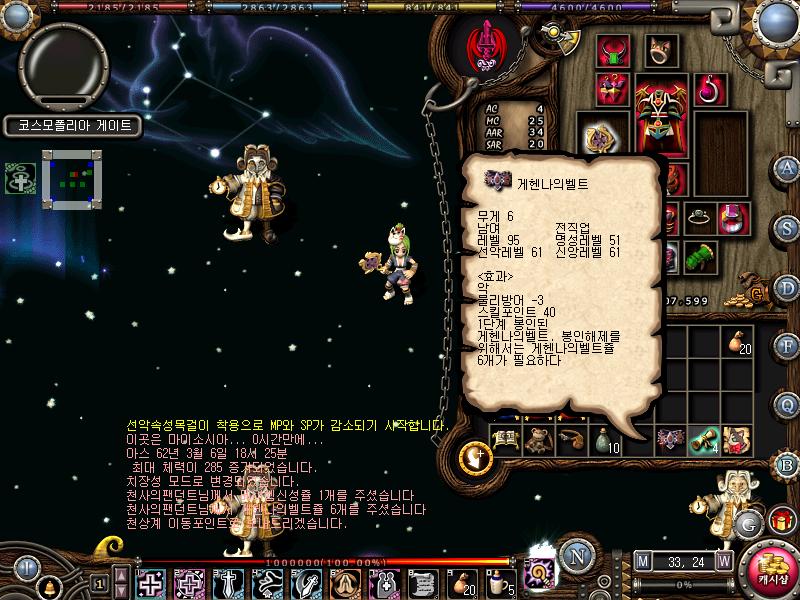Click the round Q side button
The image size is (800, 600).
(787, 404)
